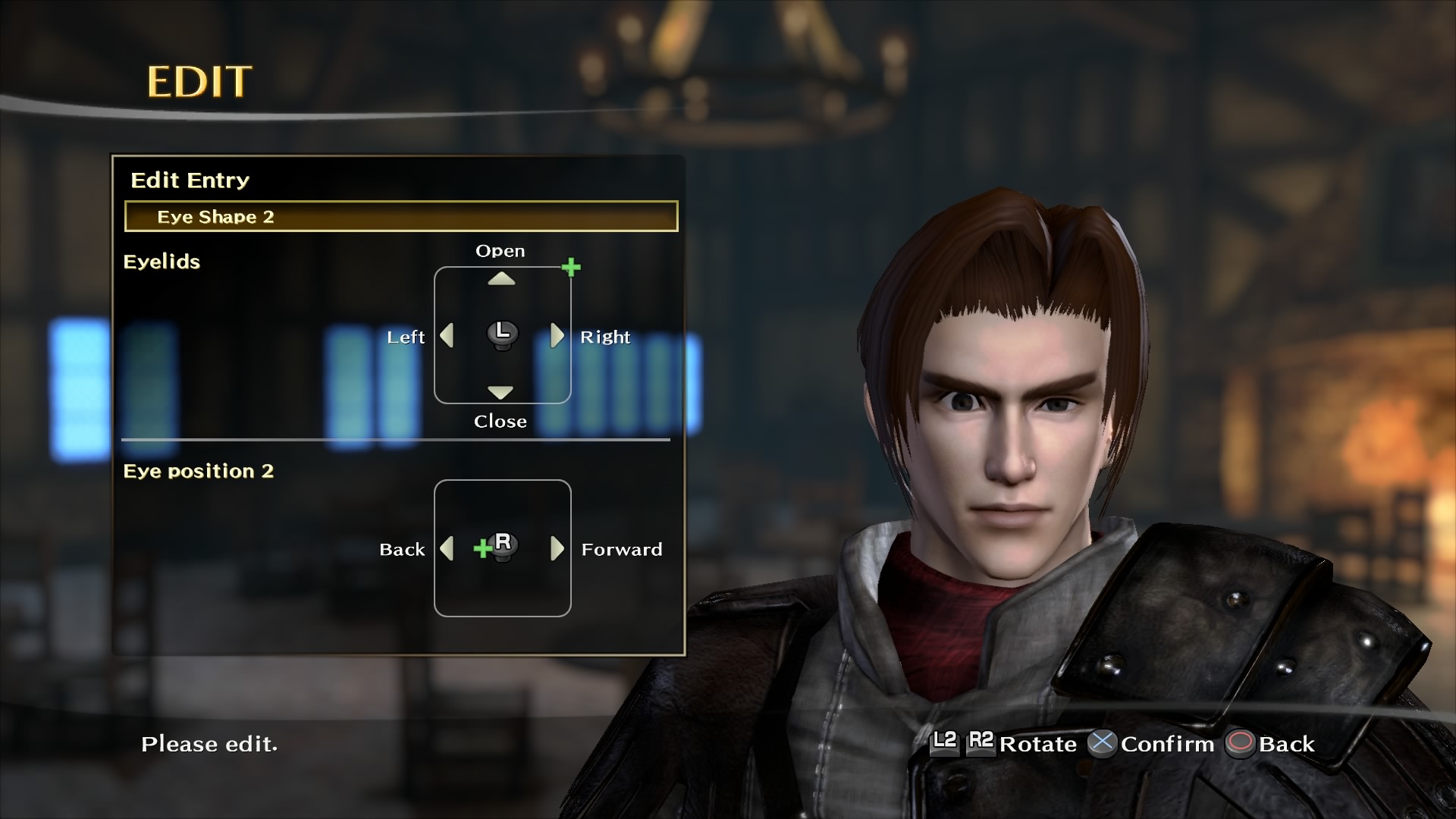
Task: Click the Open up arrow for Eyelids
Action: [x=501, y=280]
